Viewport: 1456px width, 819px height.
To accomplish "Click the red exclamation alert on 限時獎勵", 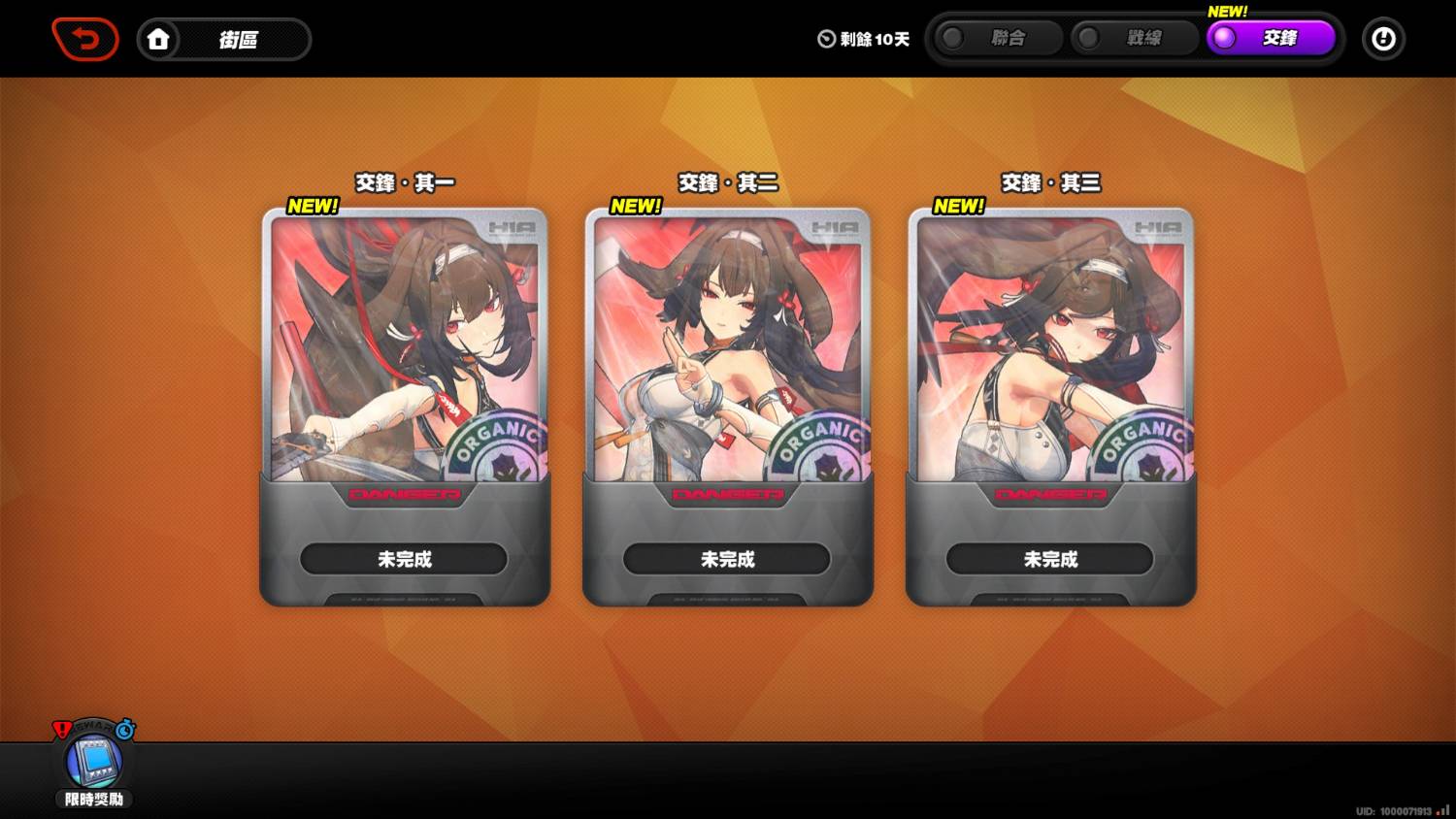I will tap(61, 729).
